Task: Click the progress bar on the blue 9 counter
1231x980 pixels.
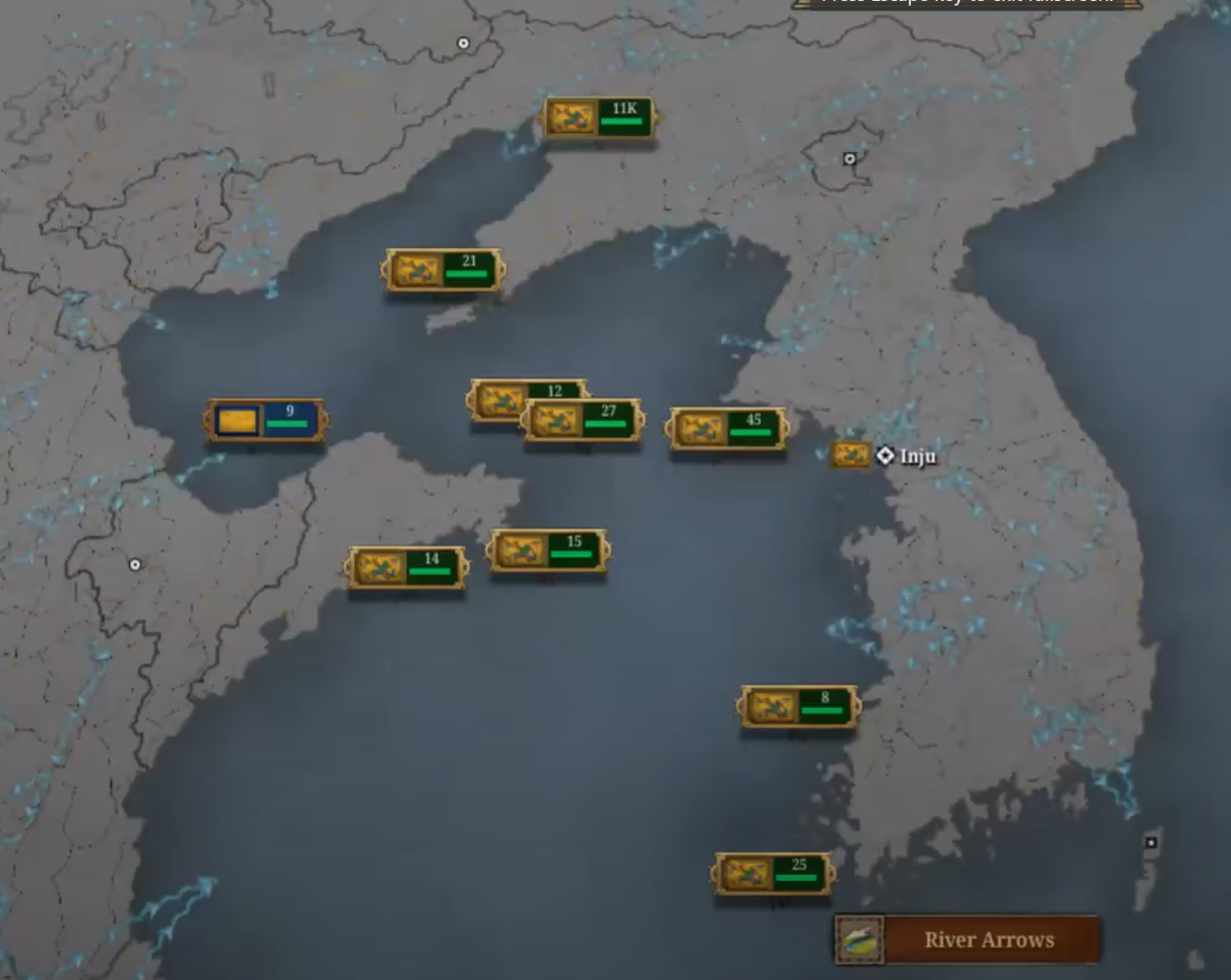Action: click(x=286, y=422)
